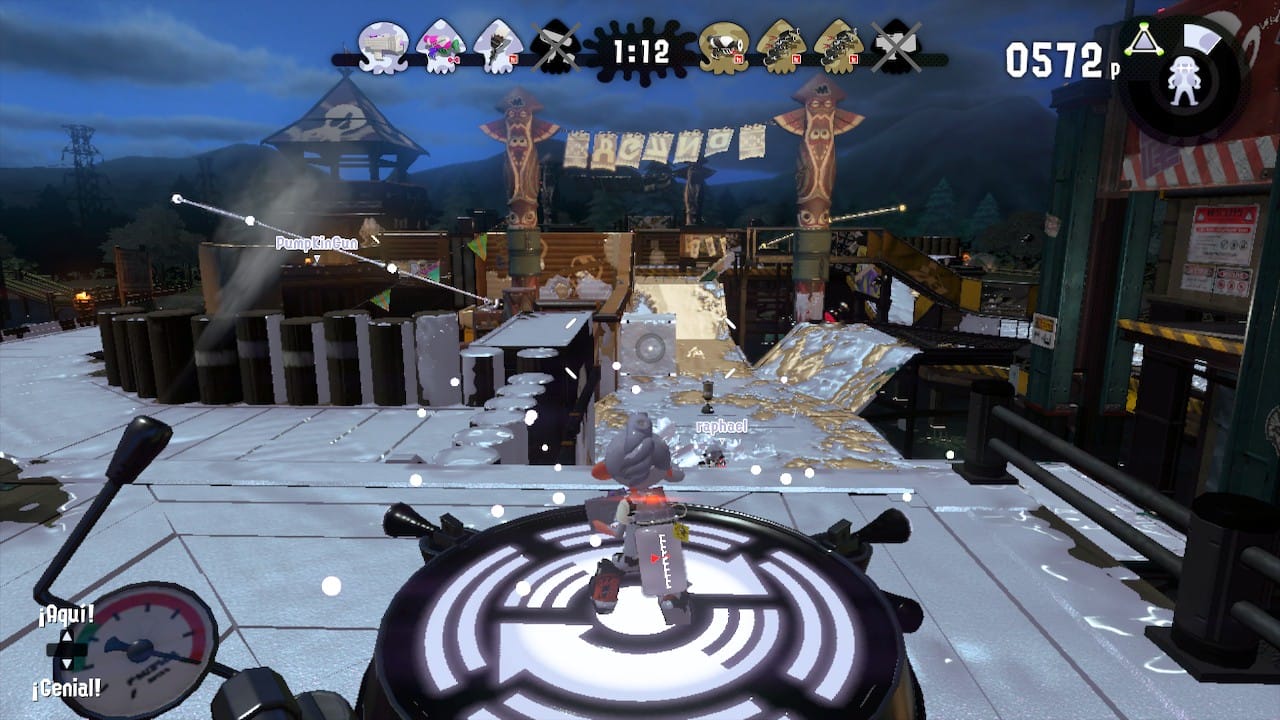
Task: Toggle the ¡Aquí! signal callout
Action: pyautogui.click(x=66, y=613)
